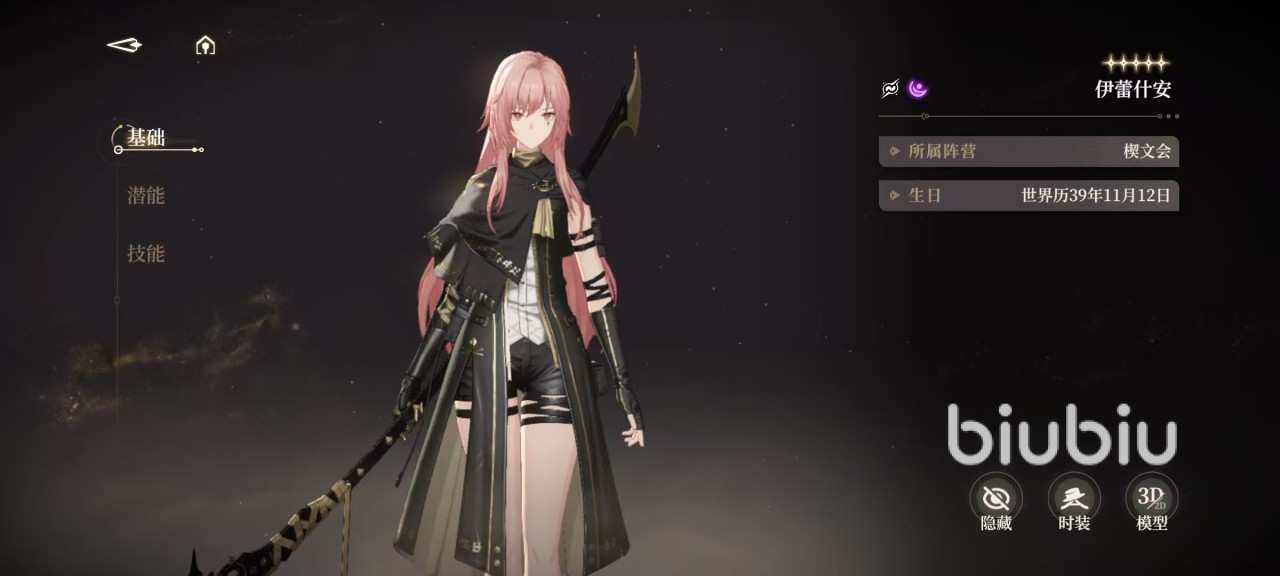Return to home via the house icon

(205, 45)
